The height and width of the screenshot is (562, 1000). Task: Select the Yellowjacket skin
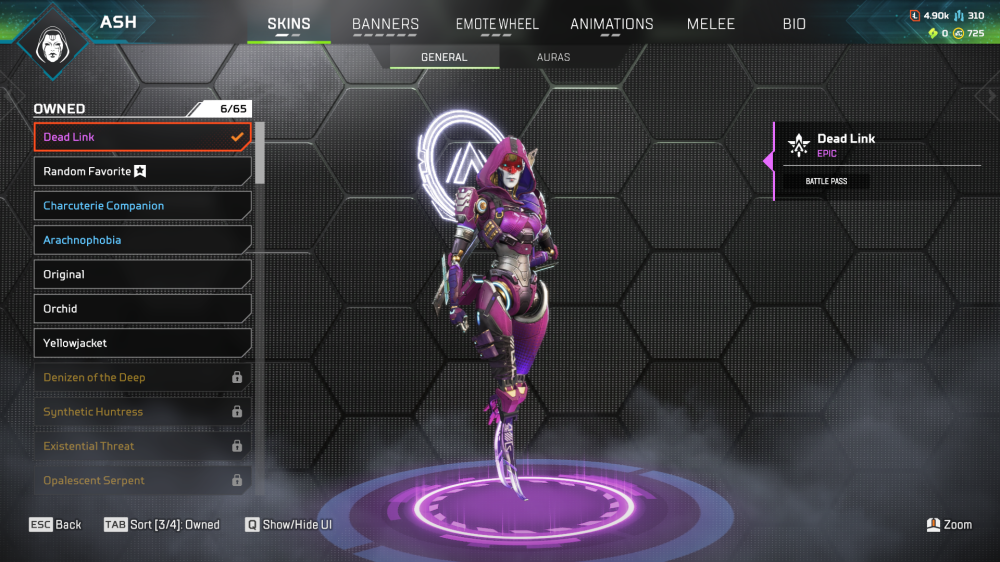142,343
